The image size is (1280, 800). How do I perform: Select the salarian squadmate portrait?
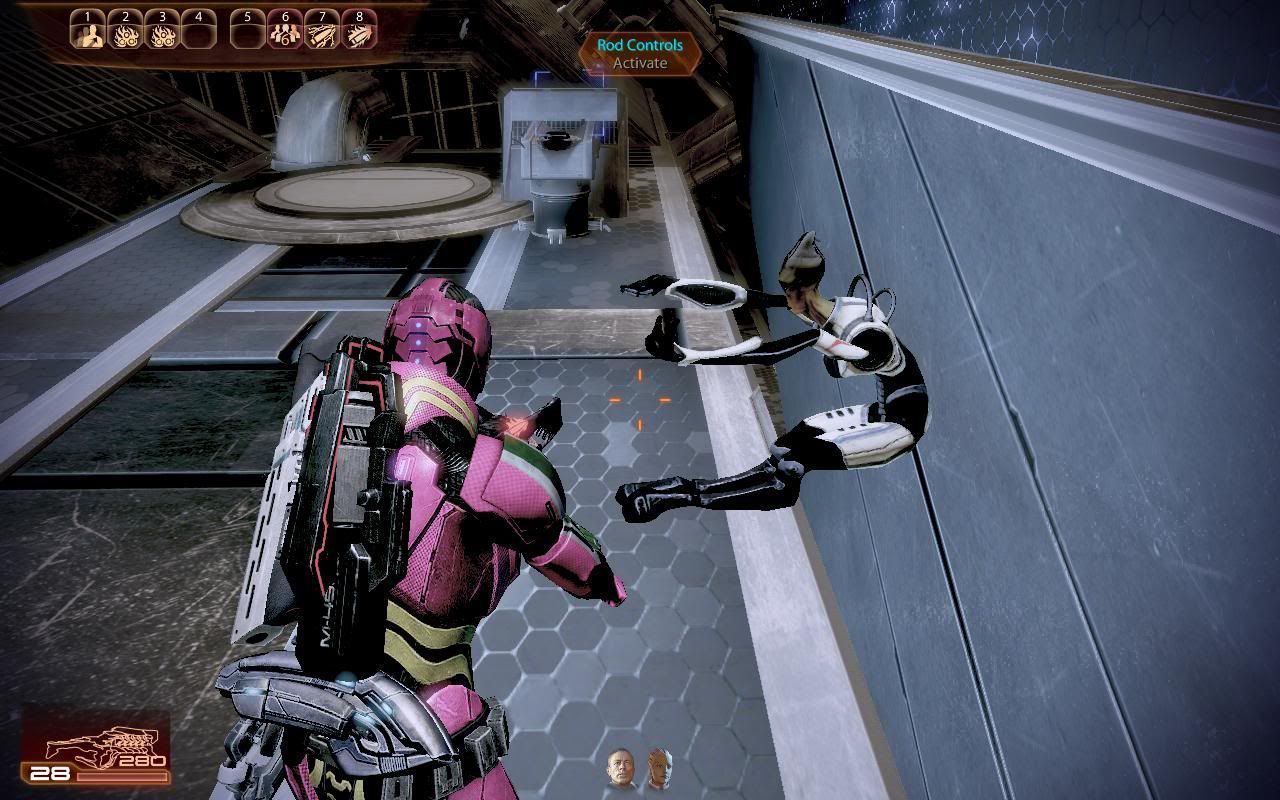(x=657, y=770)
